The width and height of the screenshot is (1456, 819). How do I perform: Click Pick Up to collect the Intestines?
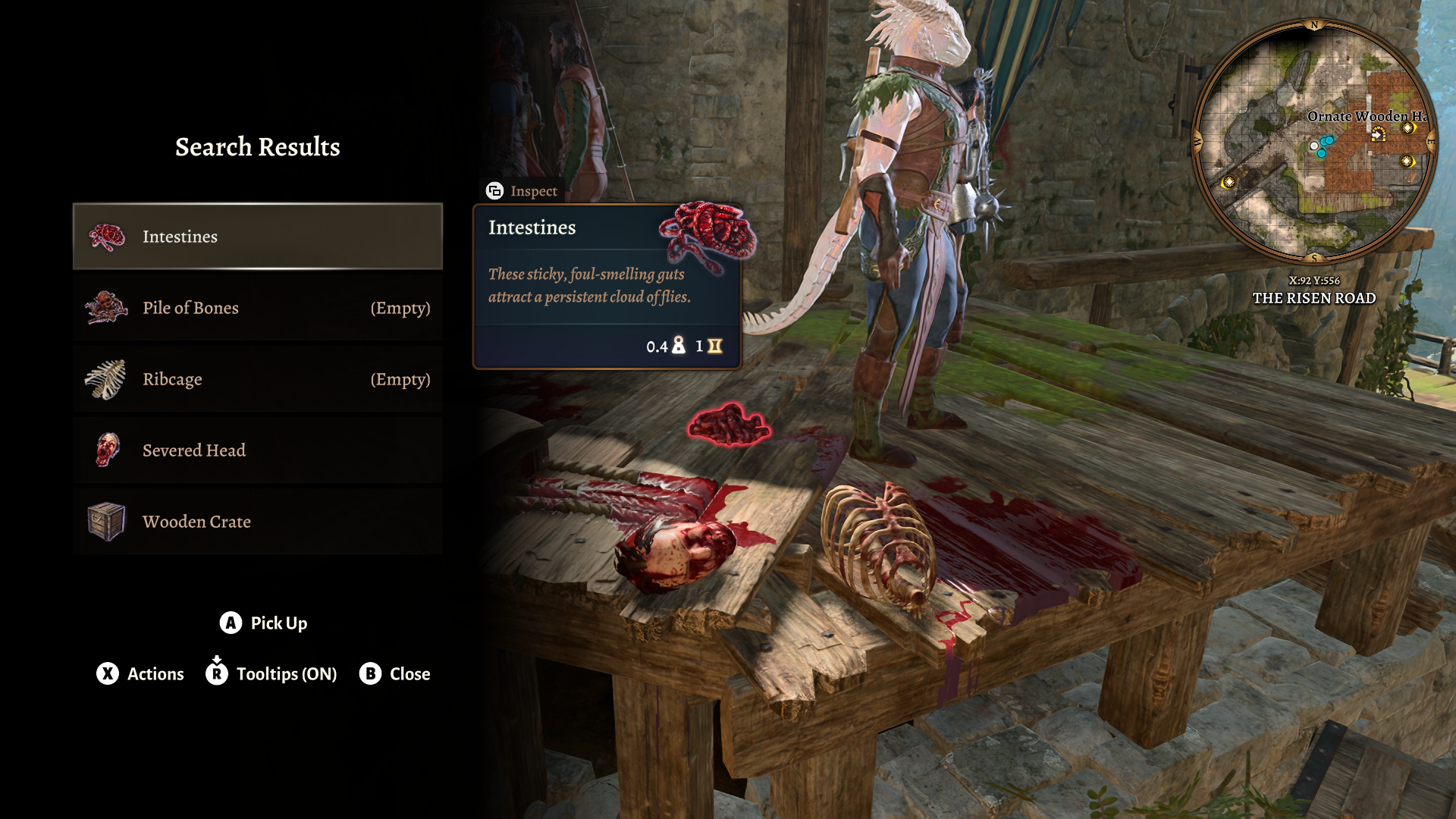pos(278,623)
